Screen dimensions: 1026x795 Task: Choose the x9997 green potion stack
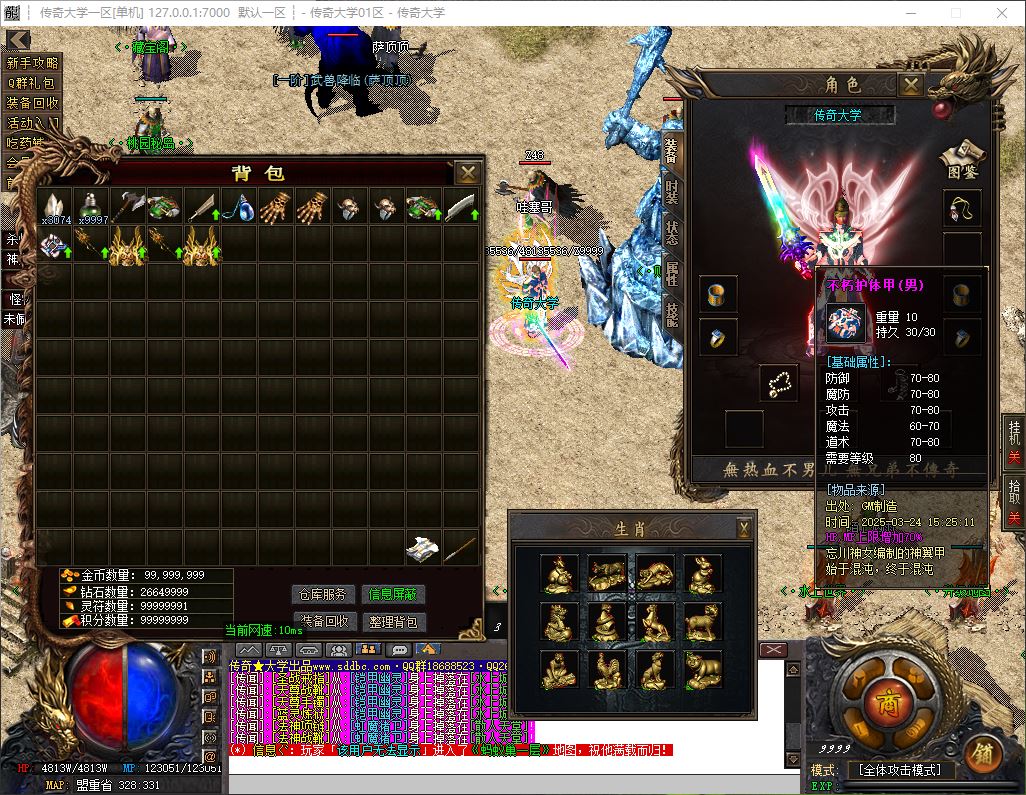tap(92, 207)
